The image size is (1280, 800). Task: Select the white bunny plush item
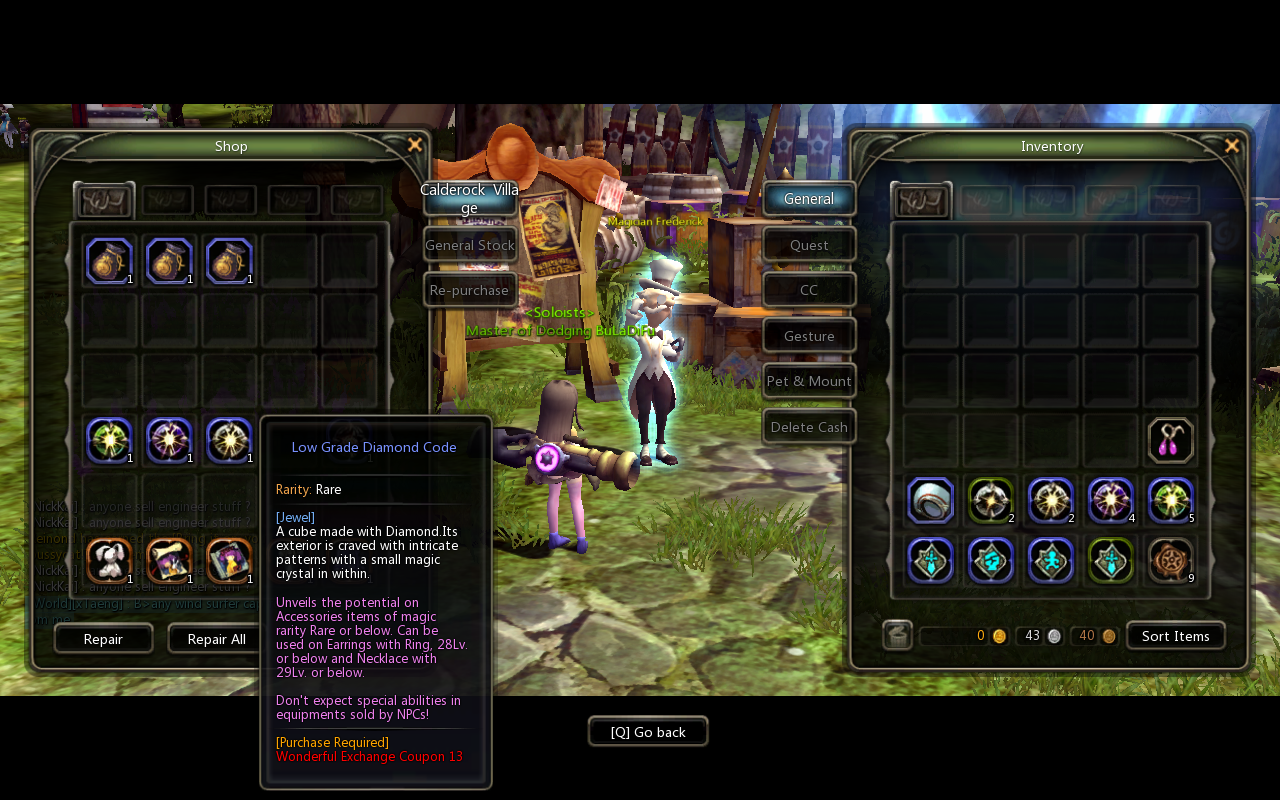110,561
